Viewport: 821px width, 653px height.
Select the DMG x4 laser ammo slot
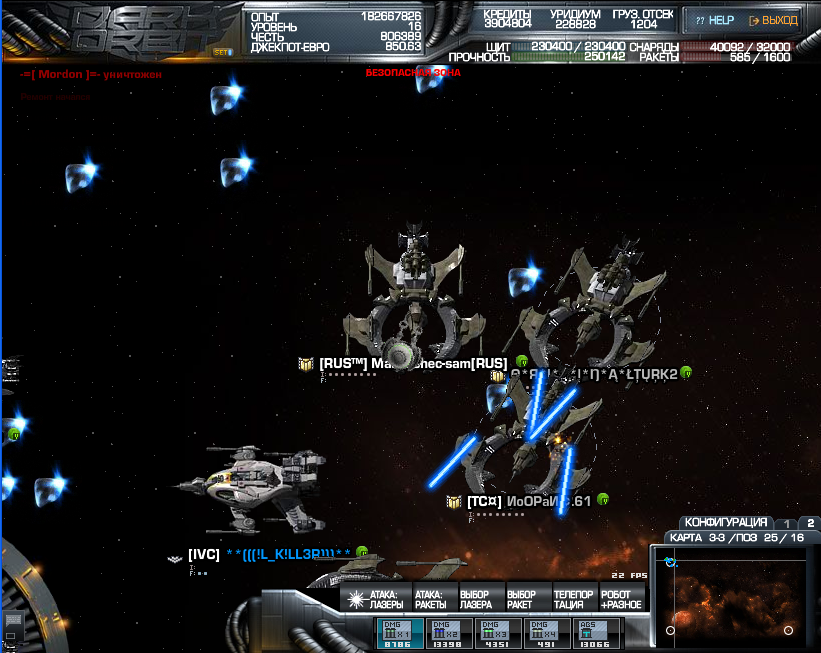click(544, 634)
